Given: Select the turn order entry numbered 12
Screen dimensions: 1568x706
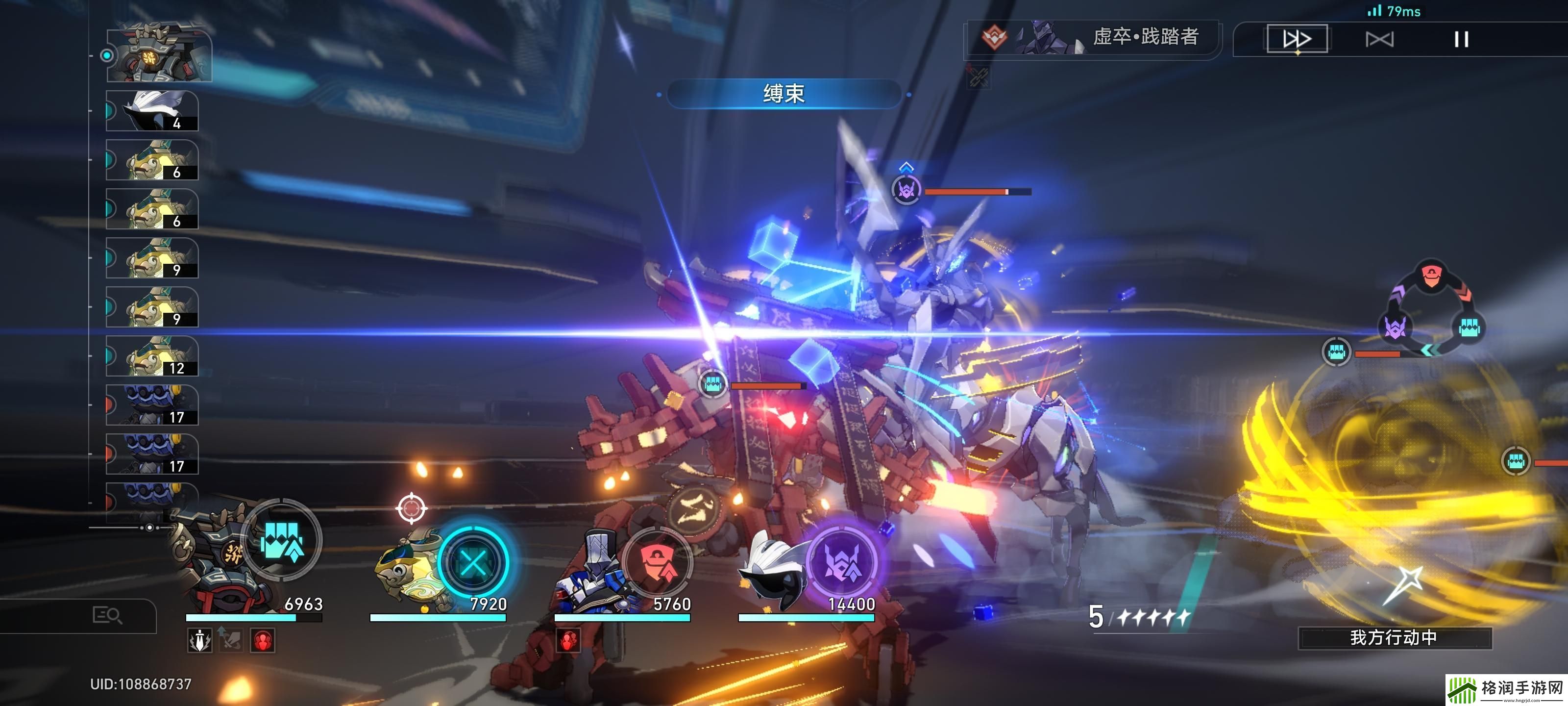Looking at the screenshot, I should click(x=152, y=356).
